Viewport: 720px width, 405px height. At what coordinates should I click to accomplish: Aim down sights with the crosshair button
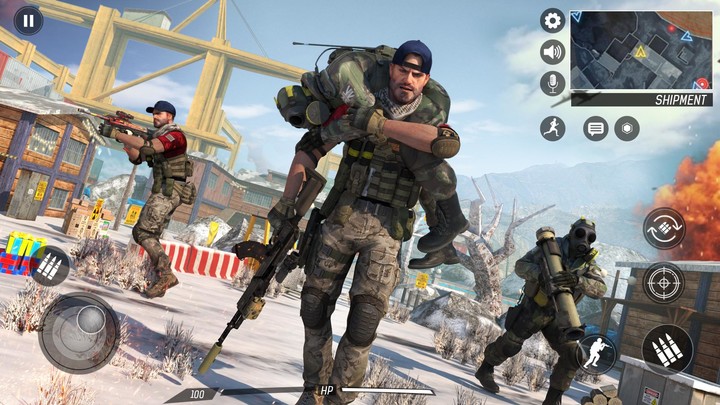pos(664,283)
